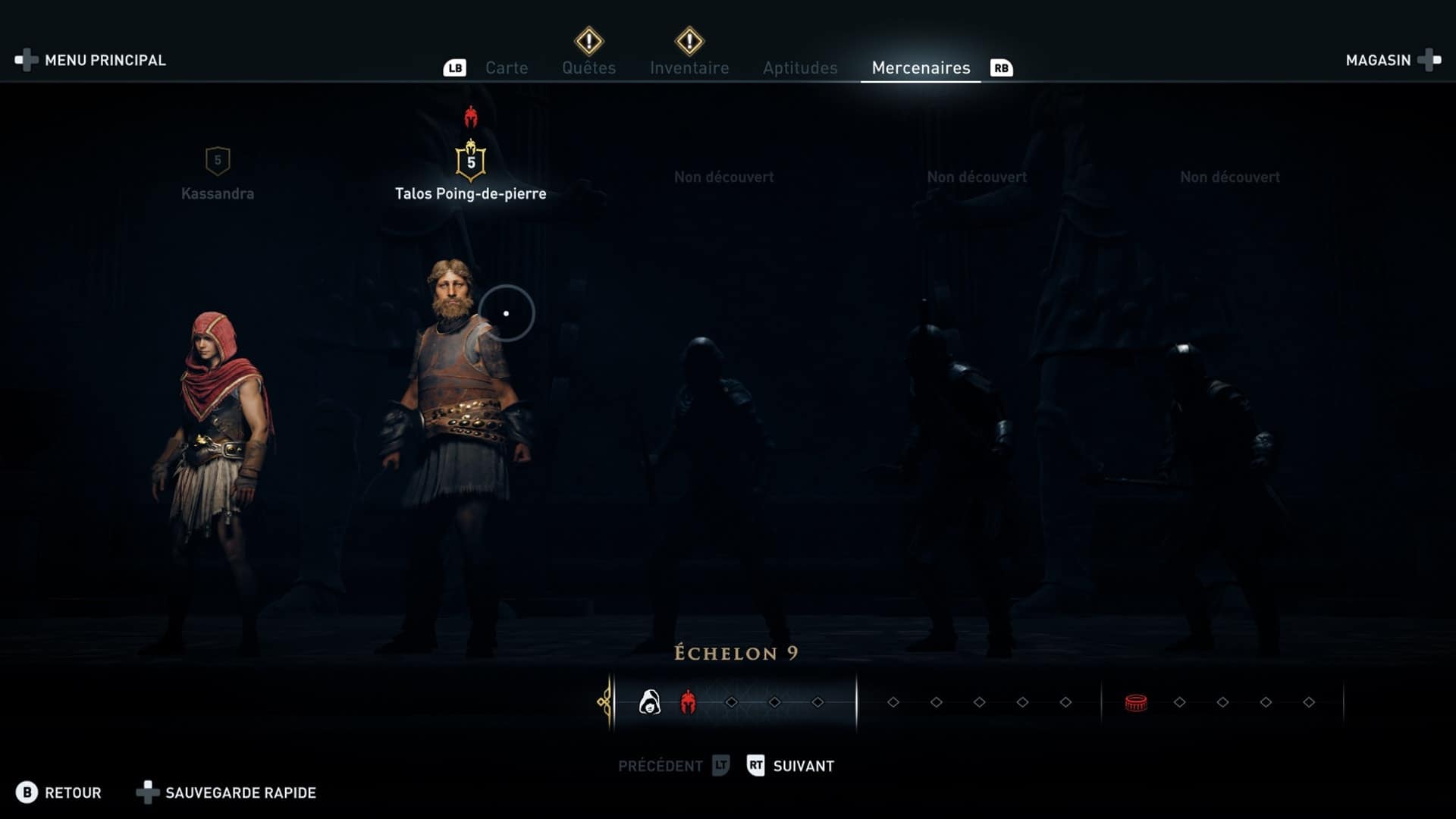The height and width of the screenshot is (819, 1456).
Task: Click the red arena marker on the tier bar
Action: click(1135, 703)
